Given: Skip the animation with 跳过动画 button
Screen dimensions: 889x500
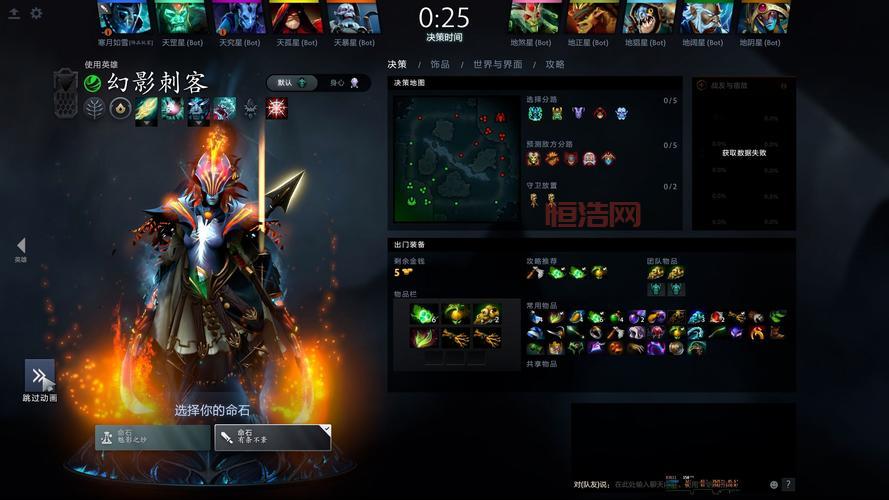Looking at the screenshot, I should click(39, 377).
